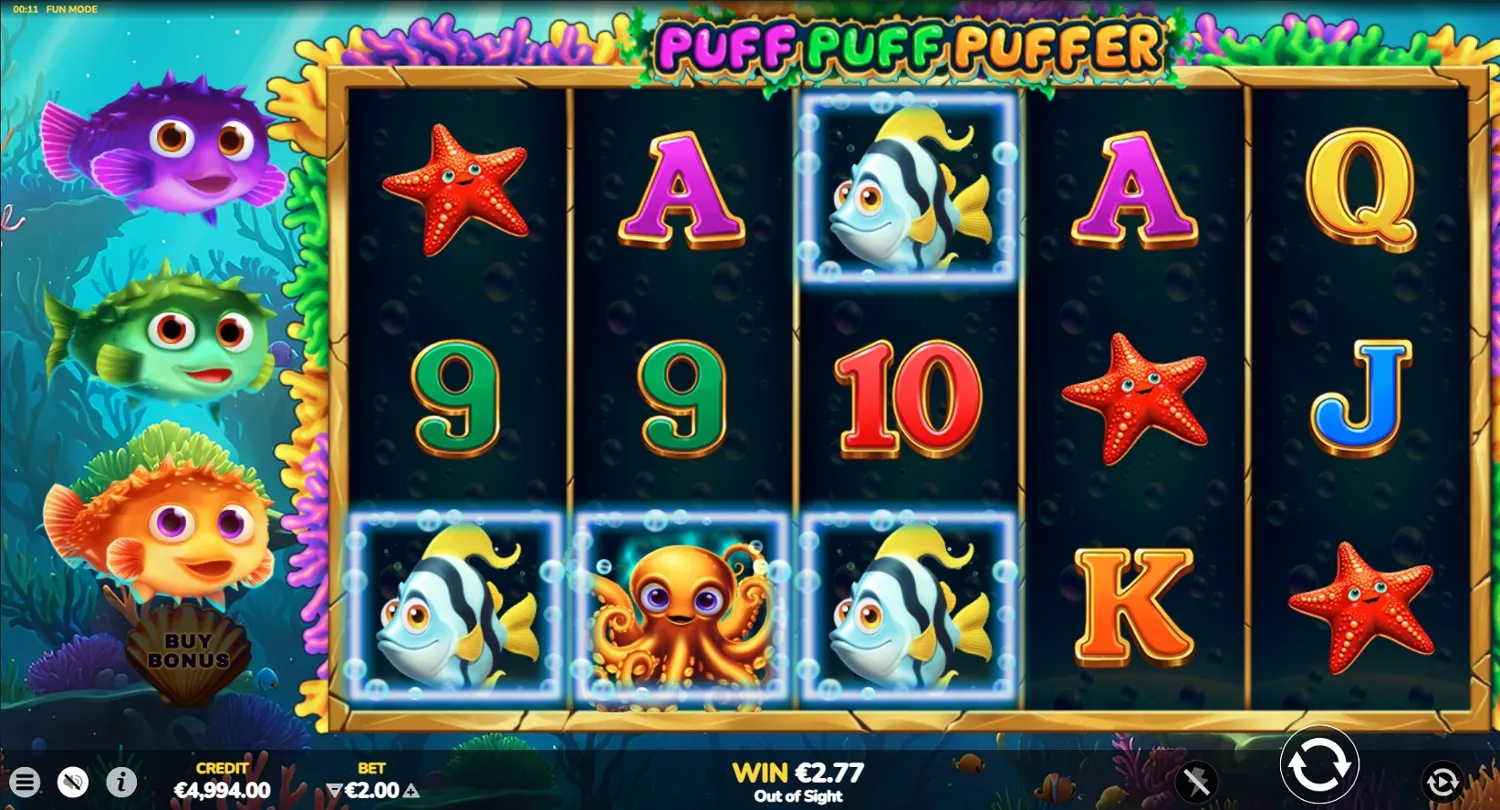Screen dimensions: 1500x810
Task: Click the WIN €2.77 display
Action: [x=800, y=772]
